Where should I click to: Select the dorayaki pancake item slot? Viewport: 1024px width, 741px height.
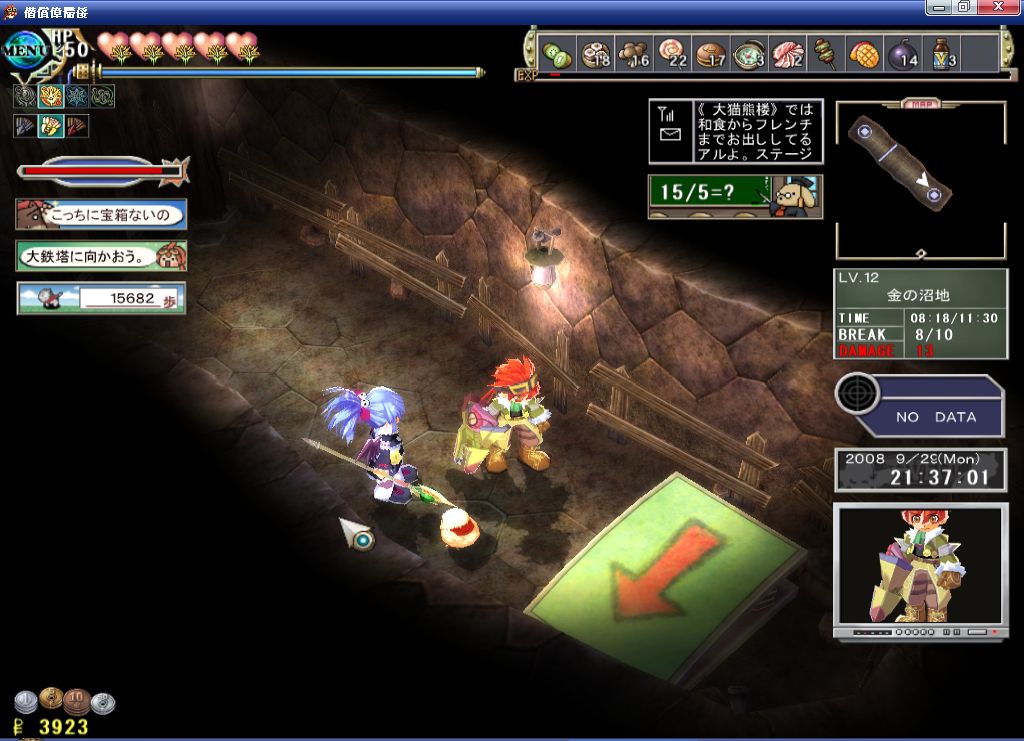710,54
